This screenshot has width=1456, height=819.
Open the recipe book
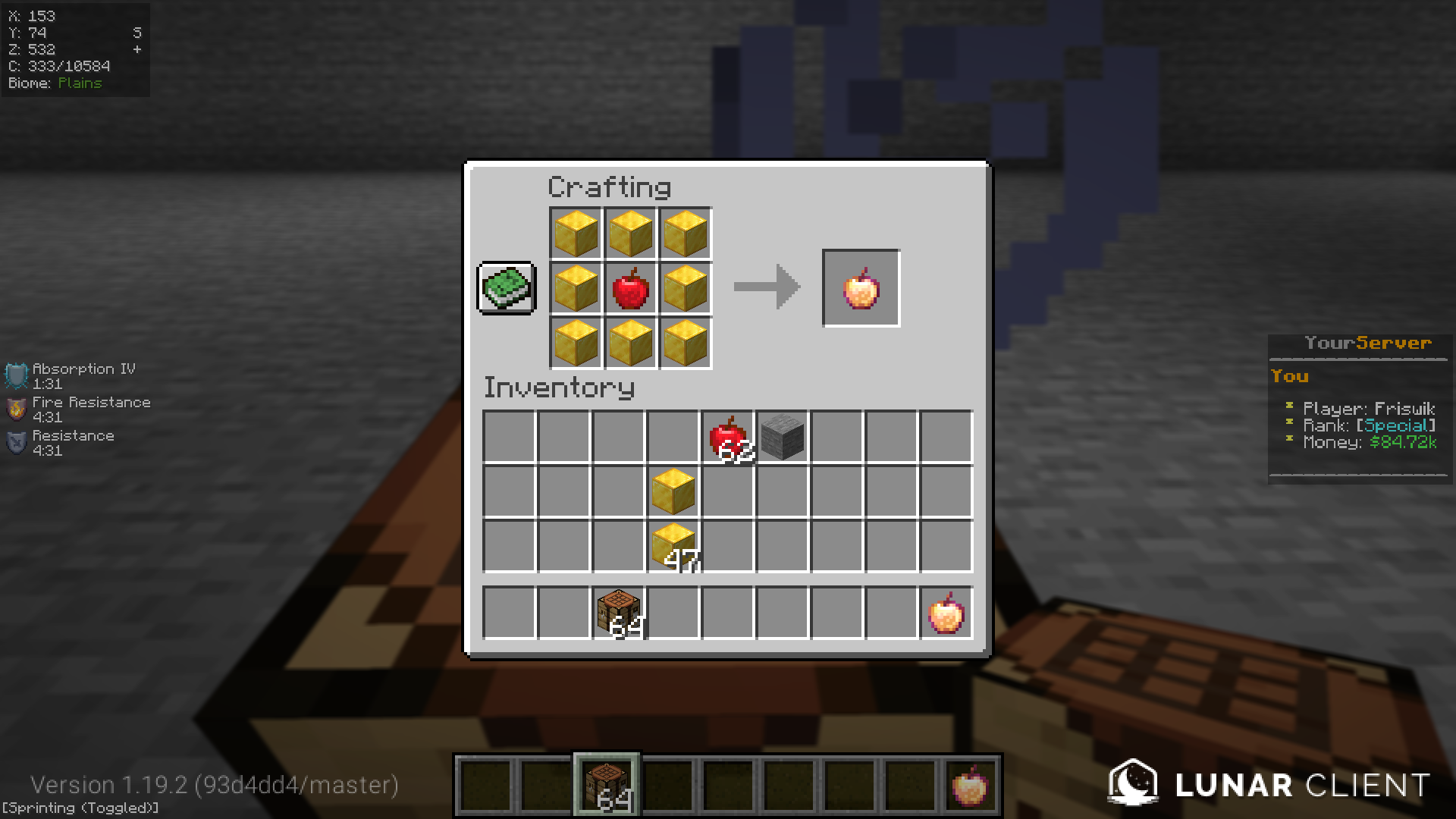coord(505,289)
